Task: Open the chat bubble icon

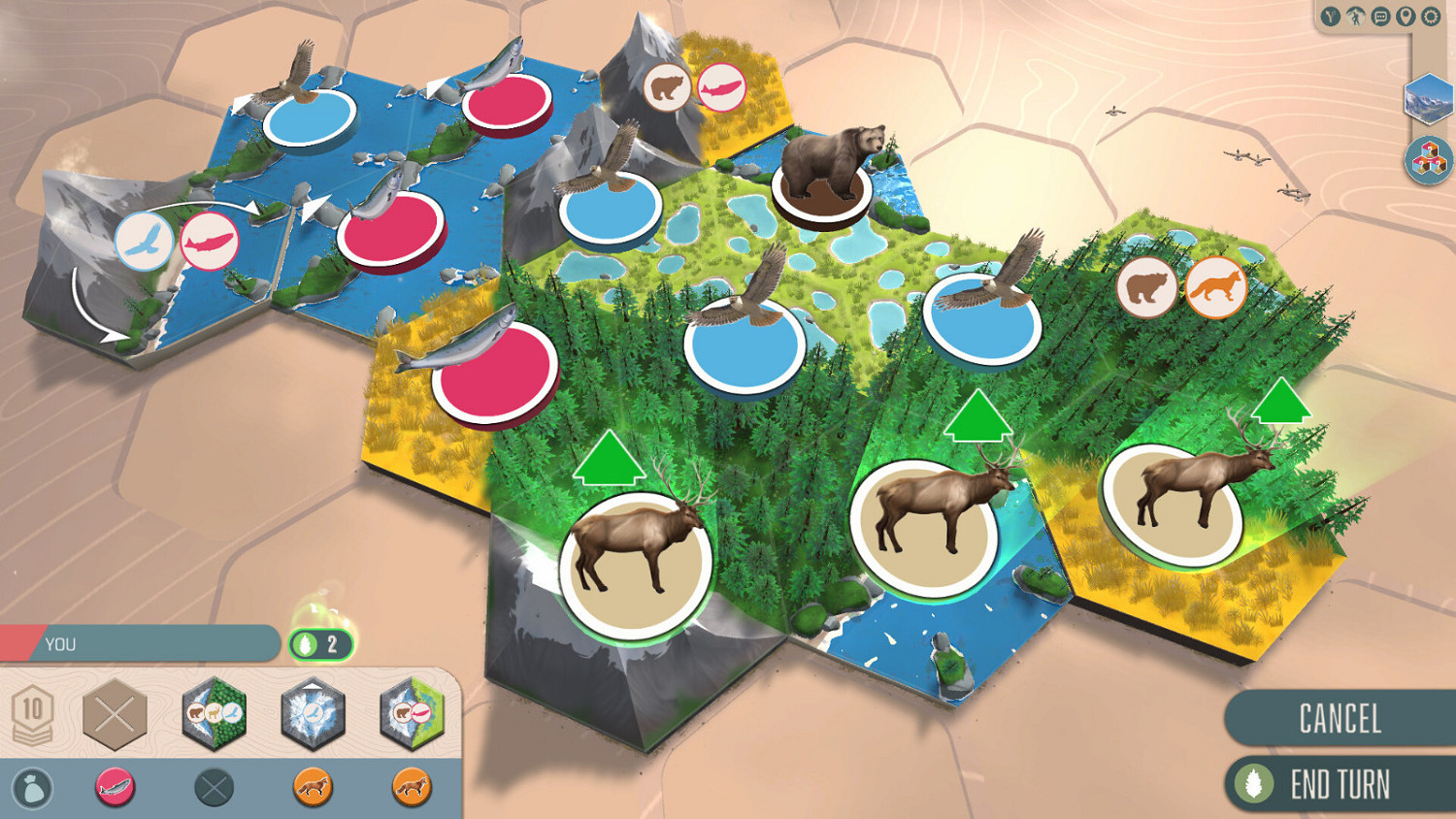Action: point(1380,16)
